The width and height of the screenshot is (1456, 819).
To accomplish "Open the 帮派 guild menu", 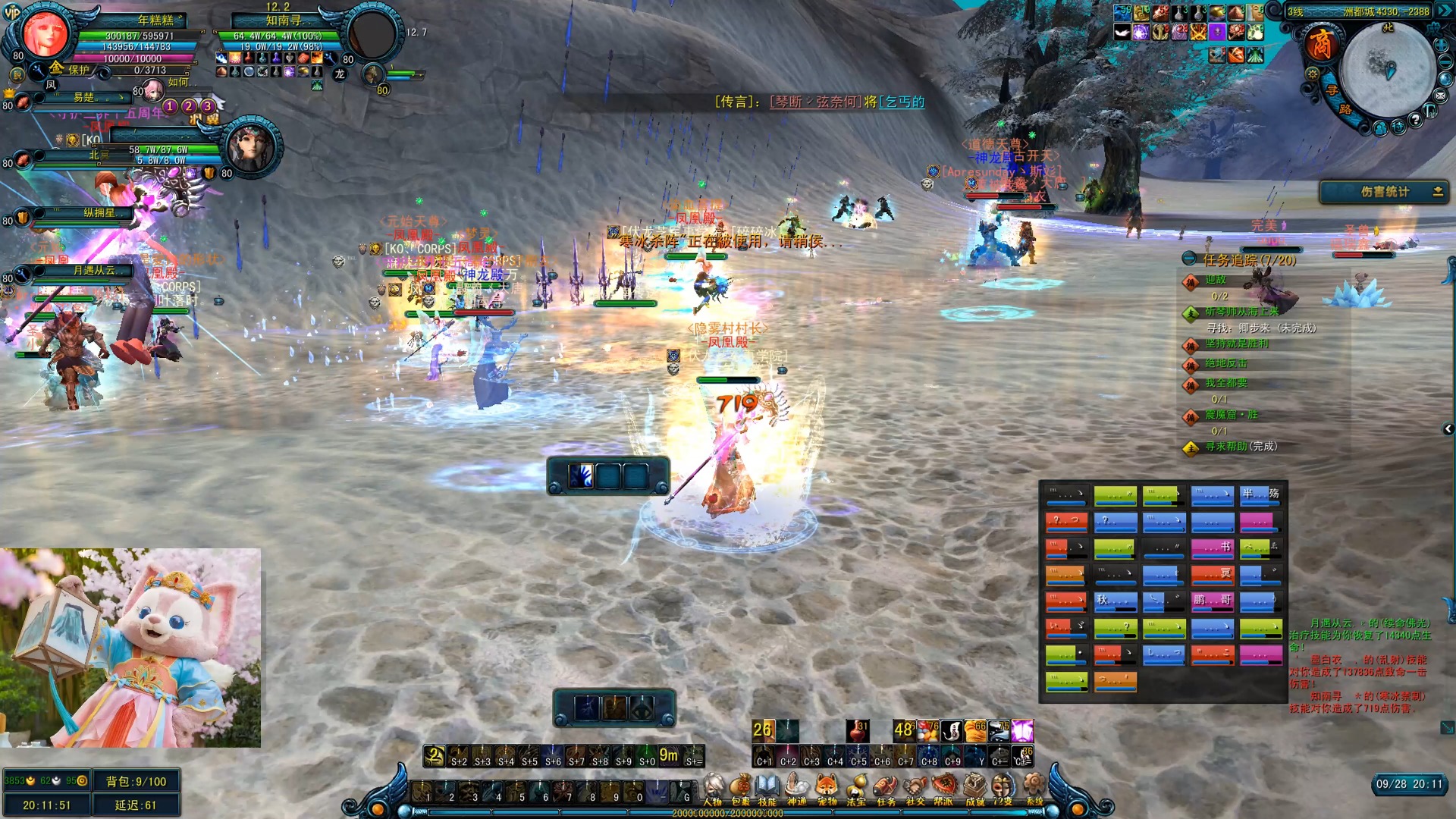I will coord(943,789).
